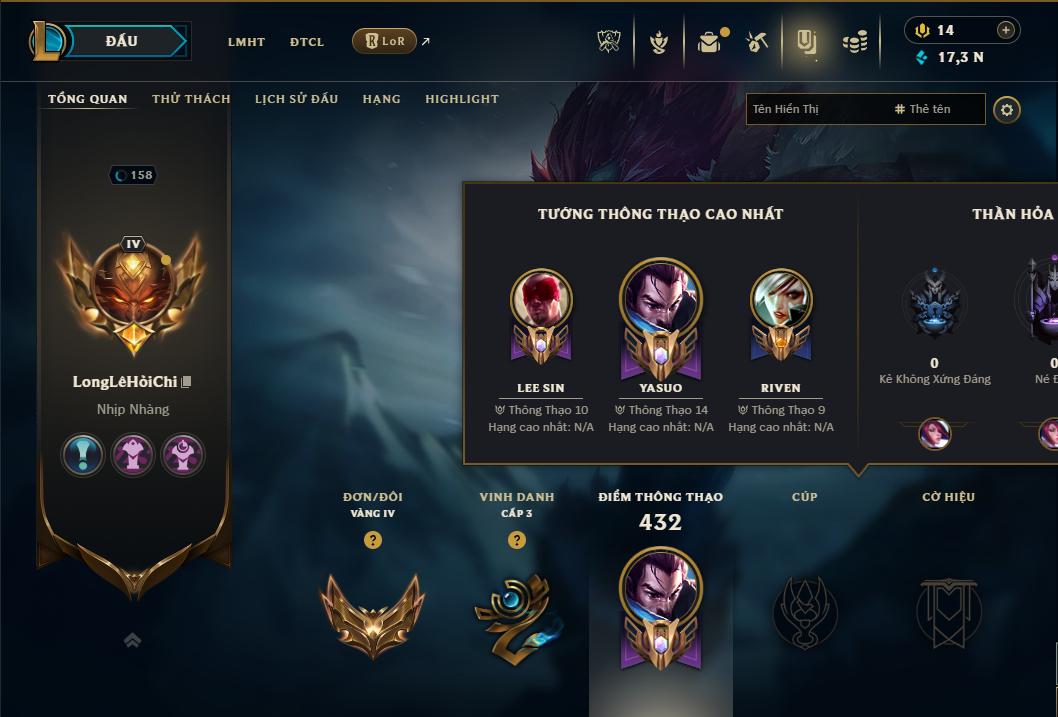Copy the LongLêHòiChi summoner name

186,382
